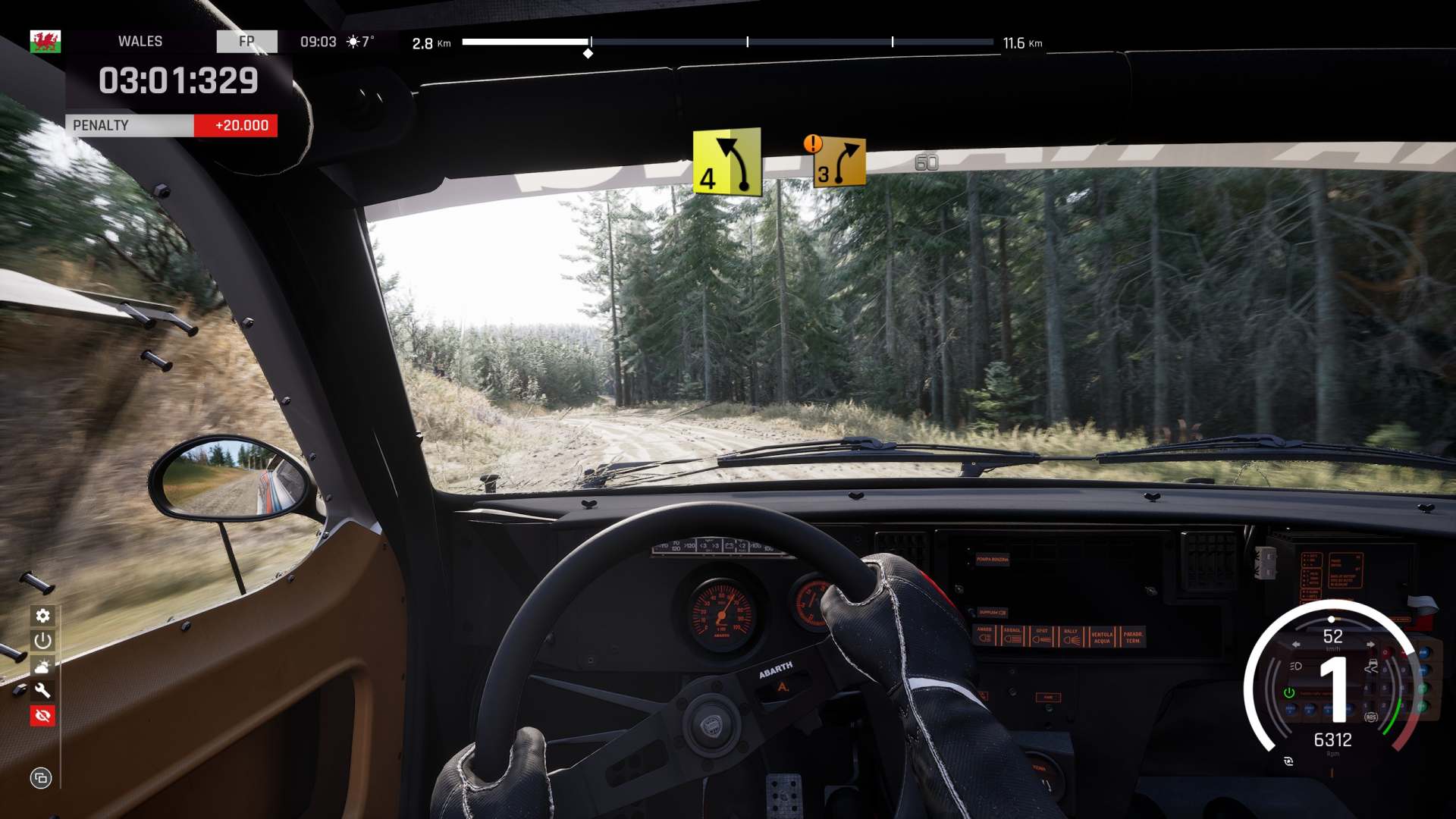Select the wrench tool icon
The height and width of the screenshot is (819, 1456).
[x=42, y=691]
